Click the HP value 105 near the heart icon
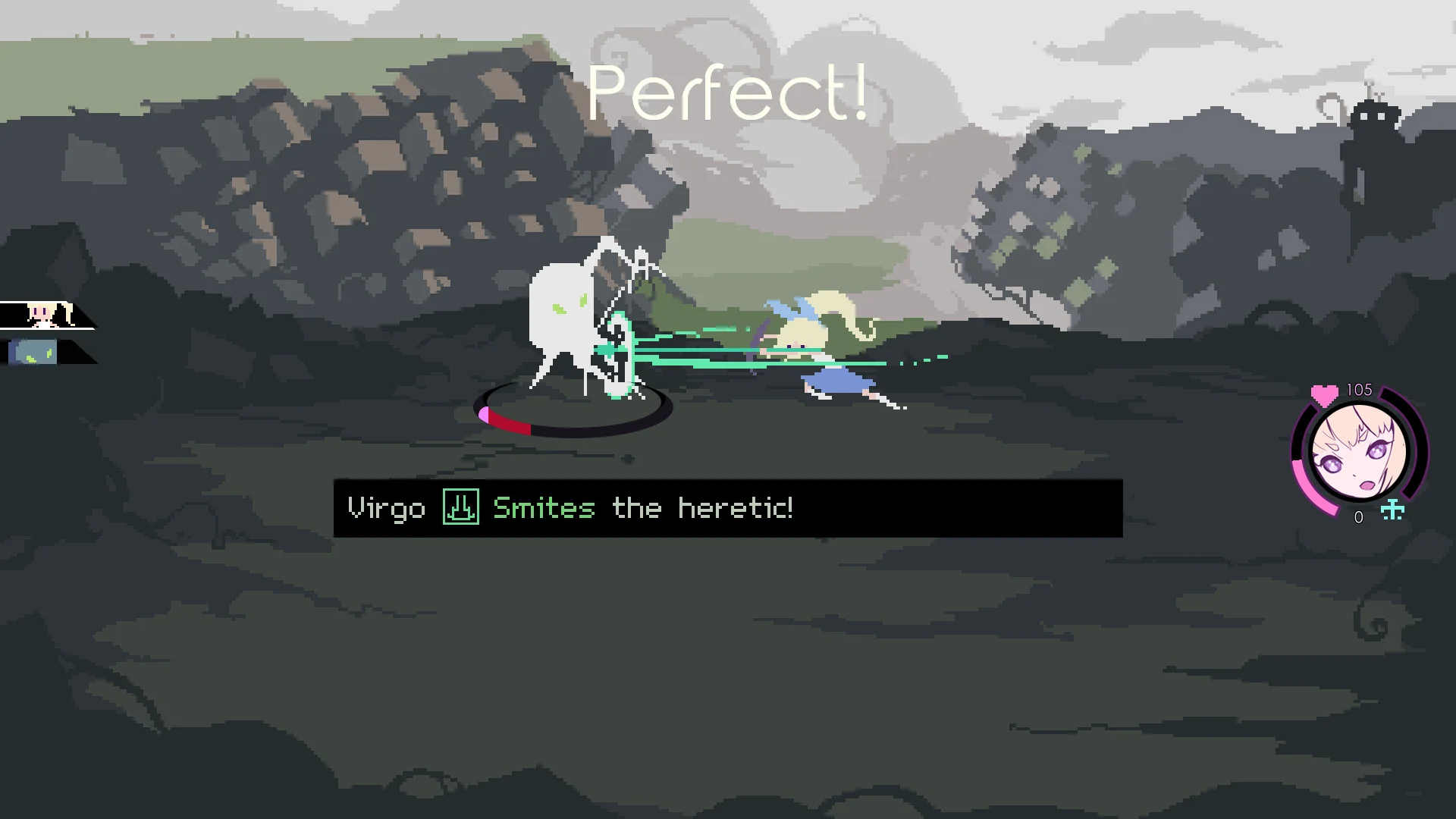The image size is (1456, 819). click(x=1358, y=389)
